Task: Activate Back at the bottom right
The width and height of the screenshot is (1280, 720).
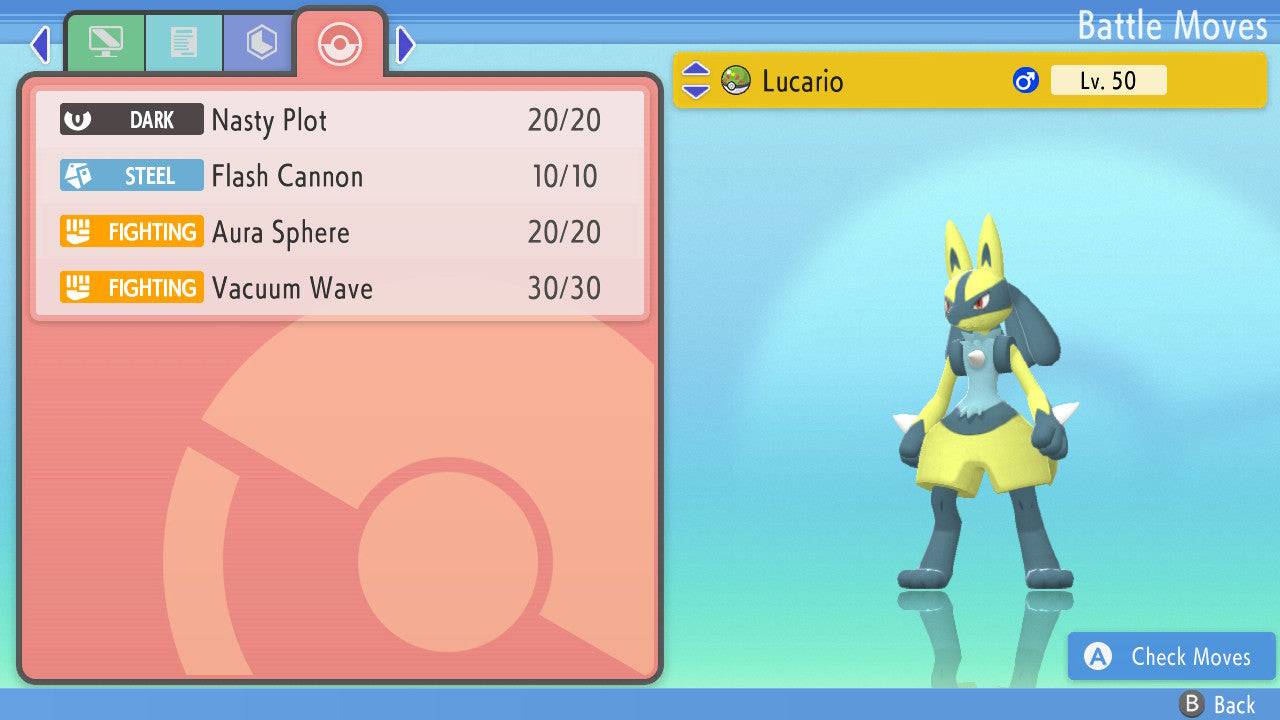Action: pos(1213,703)
